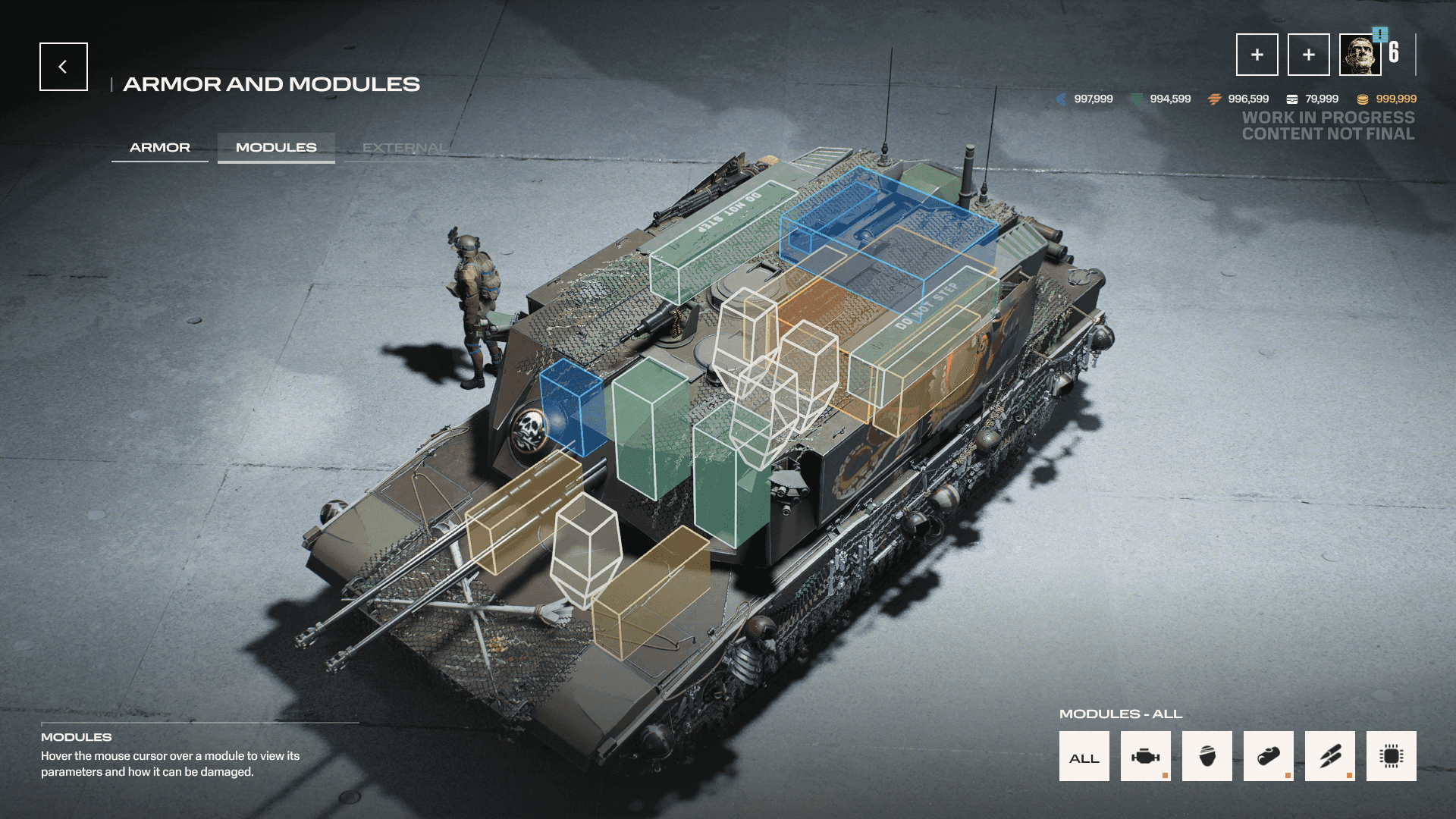Viewport: 1456px width, 819px height.
Task: Select the electronics chip module filter
Action: point(1391,757)
